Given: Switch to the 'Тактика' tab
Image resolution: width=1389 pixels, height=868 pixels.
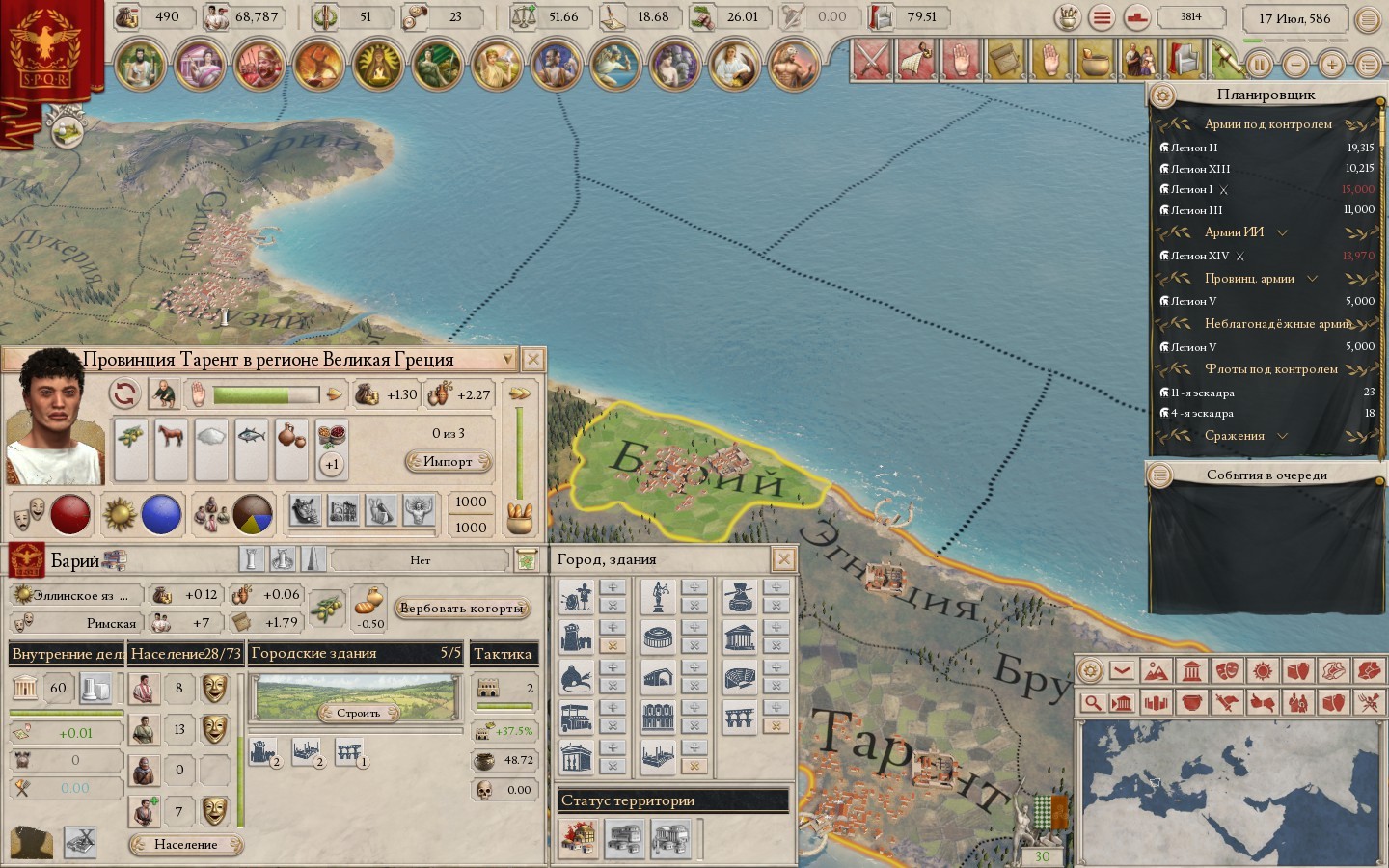Looking at the screenshot, I should [503, 654].
